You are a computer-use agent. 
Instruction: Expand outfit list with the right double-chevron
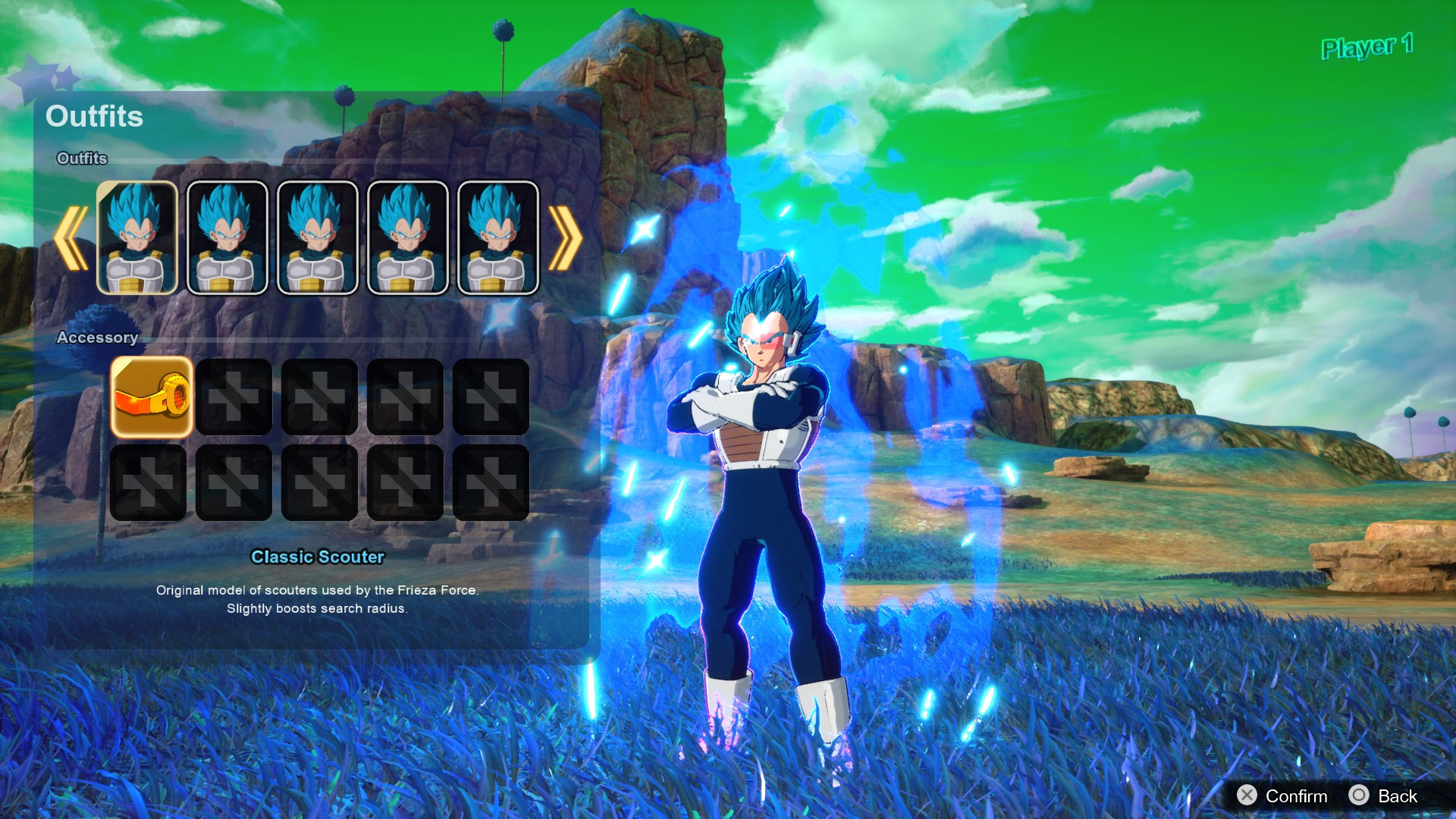tap(566, 237)
